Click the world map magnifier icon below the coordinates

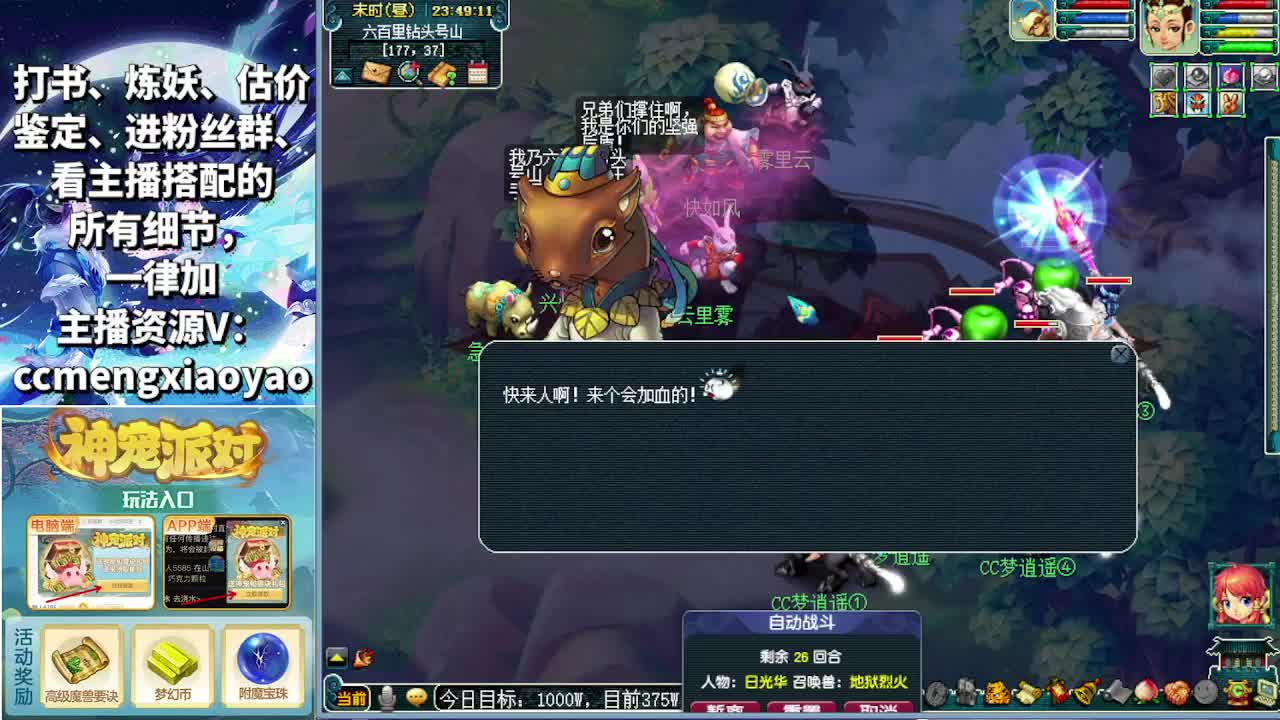[408, 72]
